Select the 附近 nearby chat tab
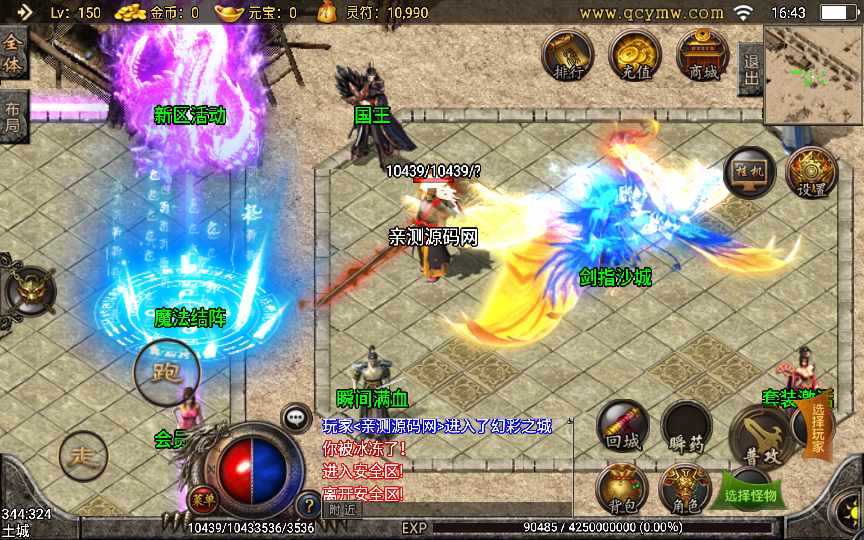 tap(340, 509)
